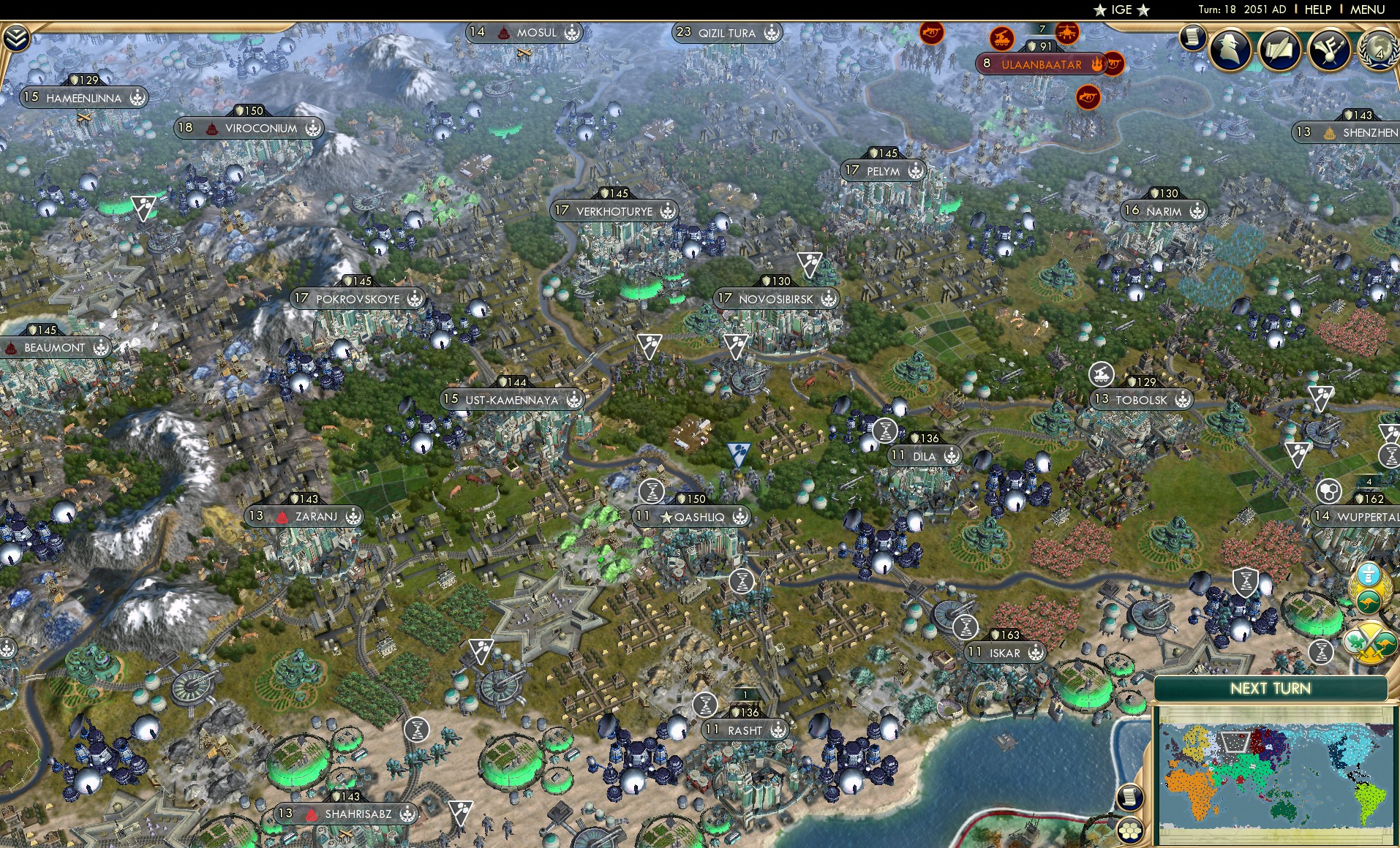This screenshot has width=1400, height=848.
Task: Open the Social Policies scroll-and-quill icon
Action: click(x=1280, y=48)
